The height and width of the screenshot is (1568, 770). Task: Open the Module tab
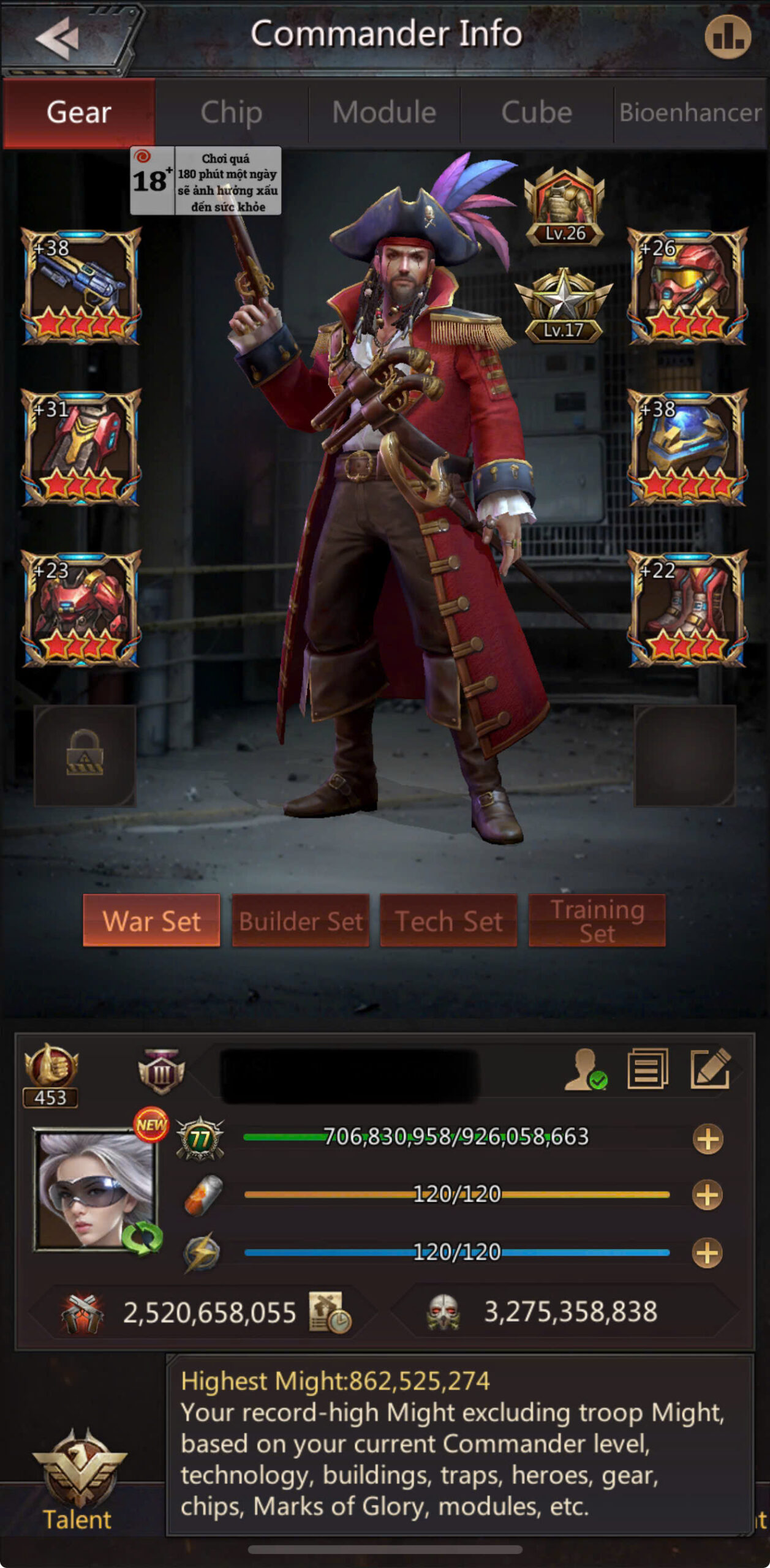click(384, 113)
